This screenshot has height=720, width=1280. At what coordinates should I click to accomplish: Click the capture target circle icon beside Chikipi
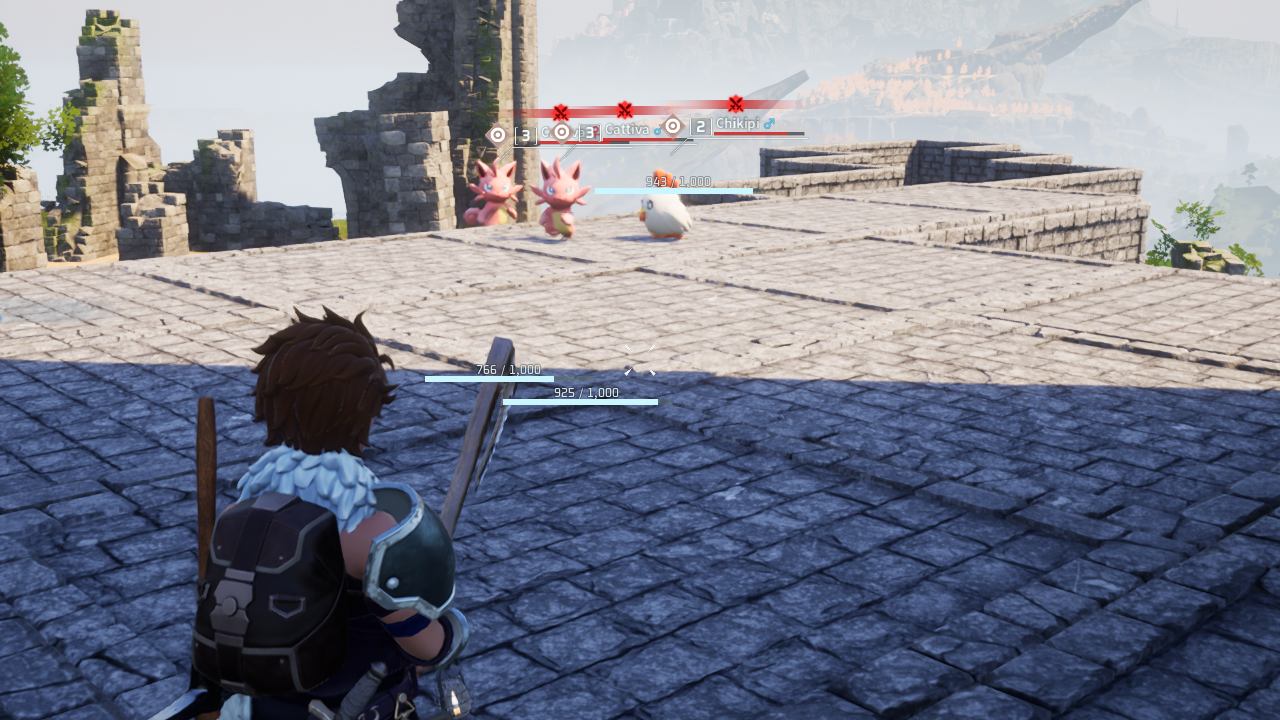tap(673, 126)
